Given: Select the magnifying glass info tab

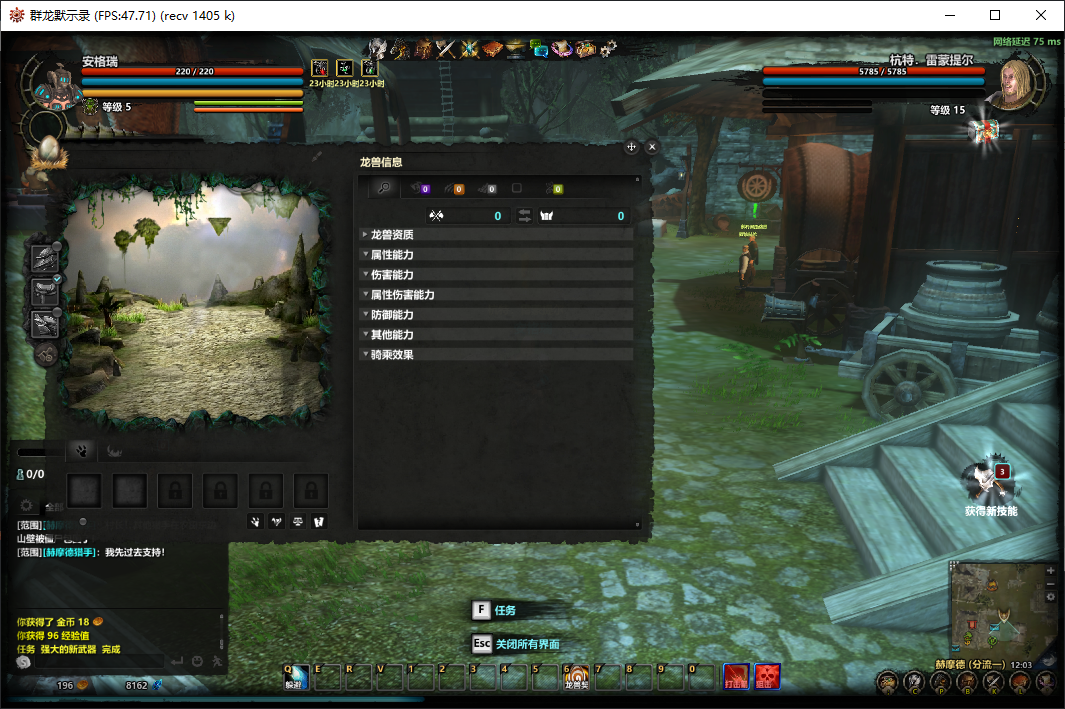Looking at the screenshot, I should pyautogui.click(x=382, y=188).
